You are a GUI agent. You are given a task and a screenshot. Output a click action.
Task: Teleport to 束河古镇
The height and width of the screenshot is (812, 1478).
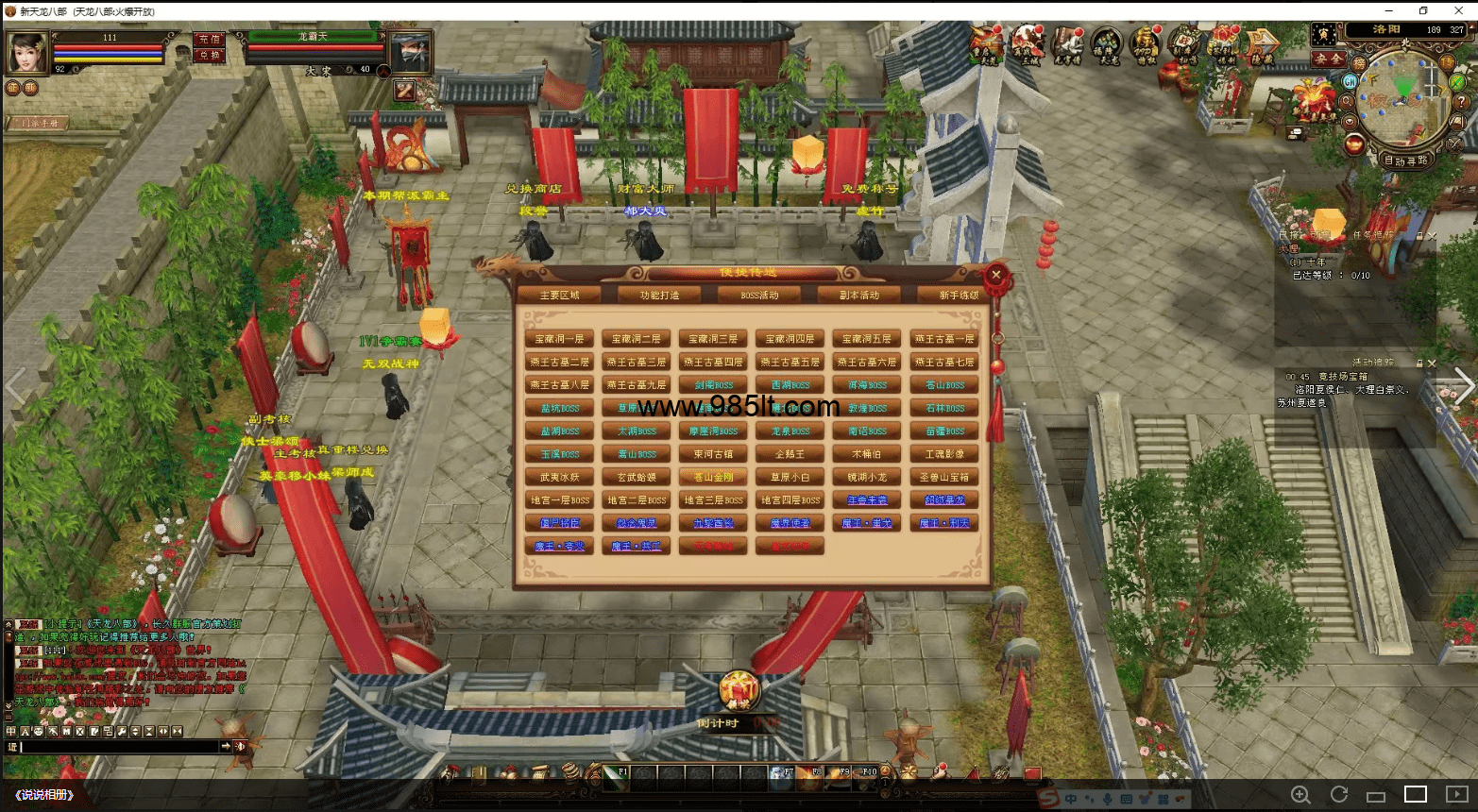(713, 454)
